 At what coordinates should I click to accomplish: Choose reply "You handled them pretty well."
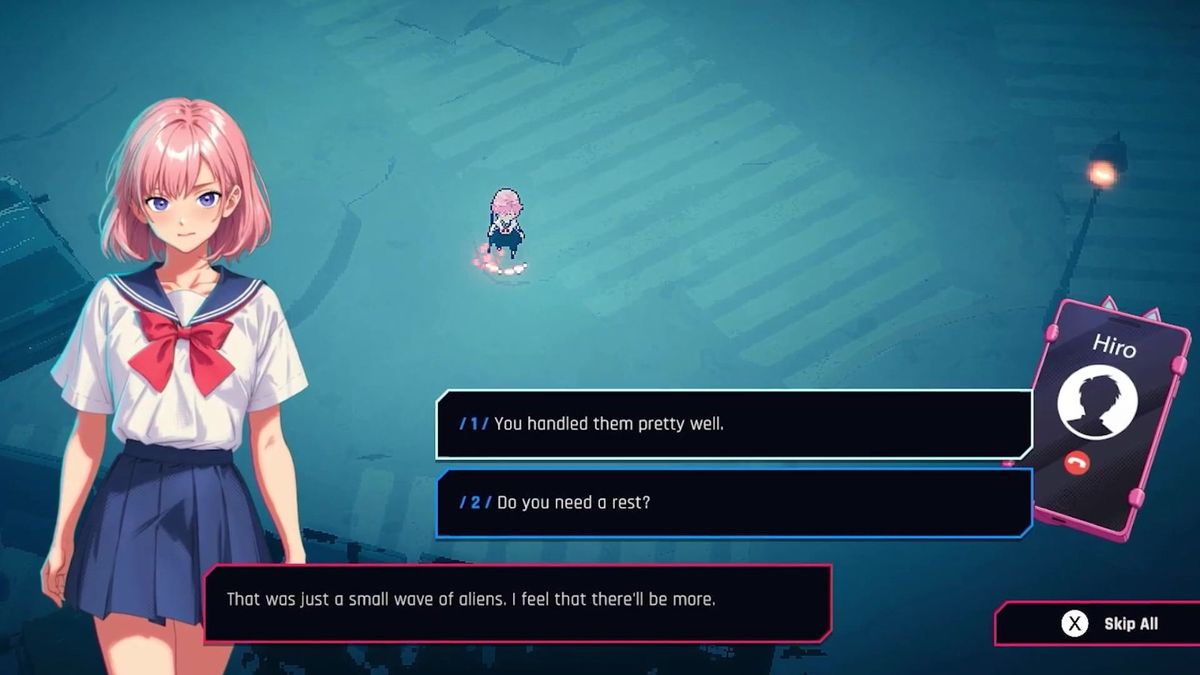733,423
